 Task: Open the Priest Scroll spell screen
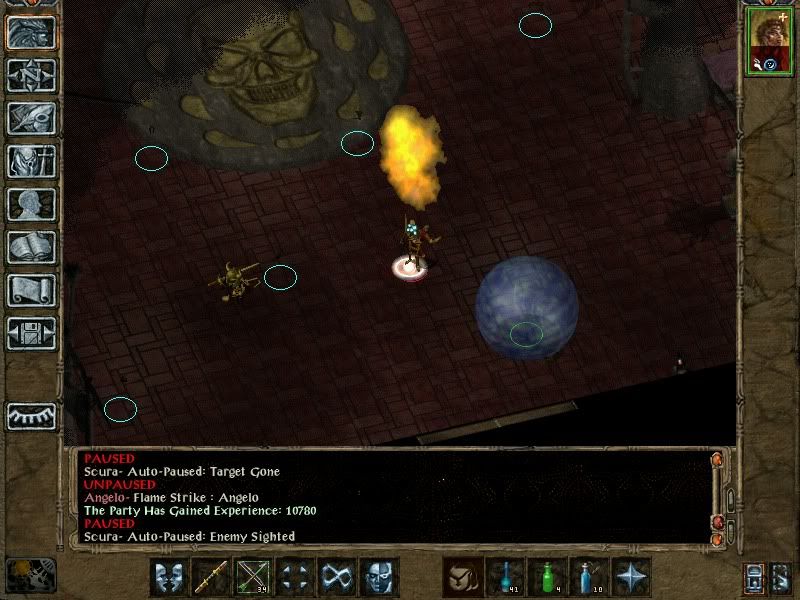click(31, 290)
